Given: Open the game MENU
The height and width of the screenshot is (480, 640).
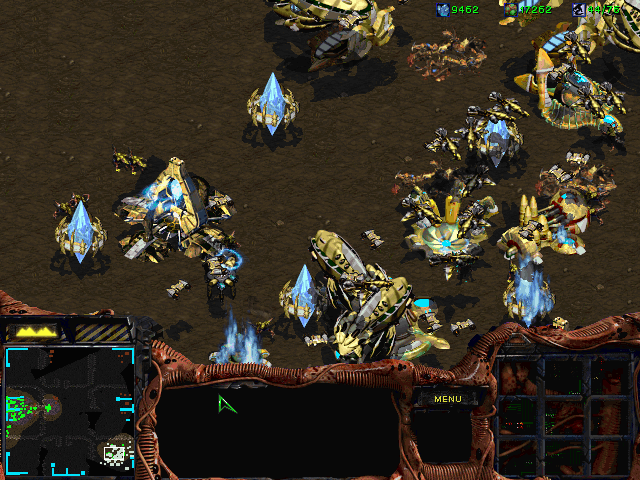Looking at the screenshot, I should pos(448,399).
